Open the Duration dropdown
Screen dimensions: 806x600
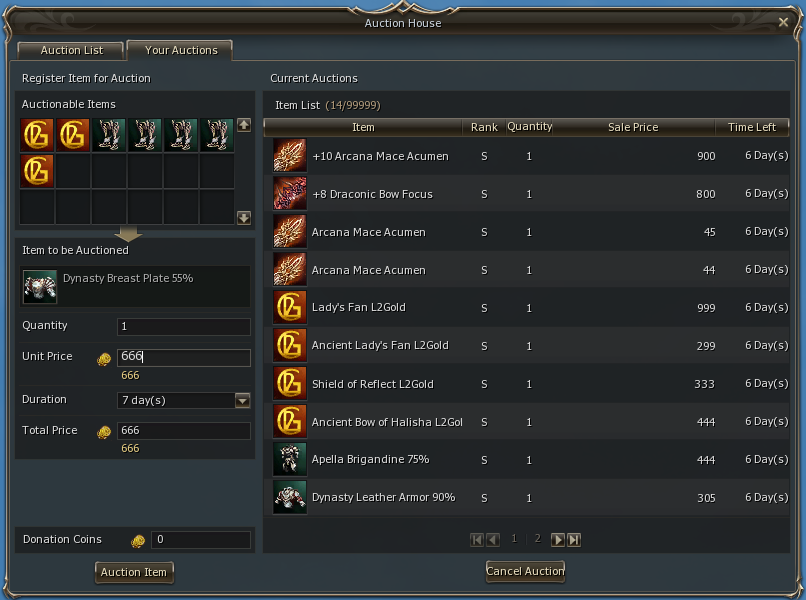(242, 401)
